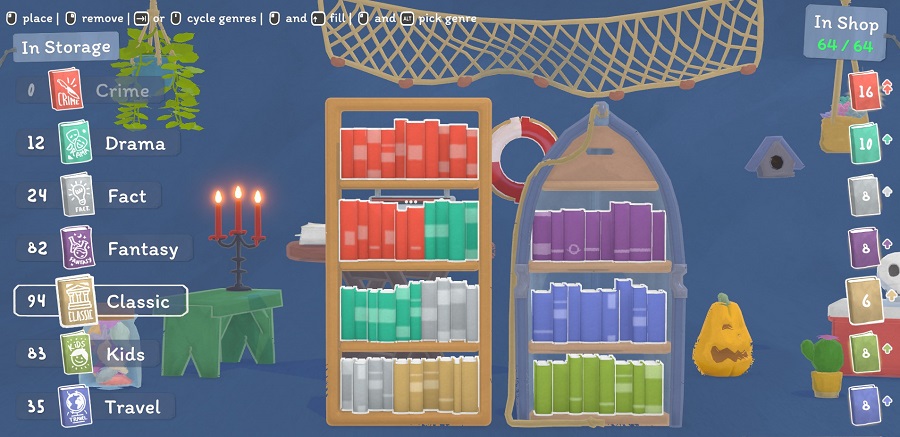This screenshot has width=900, height=437.
Task: Pick the purple Fantasy book in shop list
Action: click(865, 248)
